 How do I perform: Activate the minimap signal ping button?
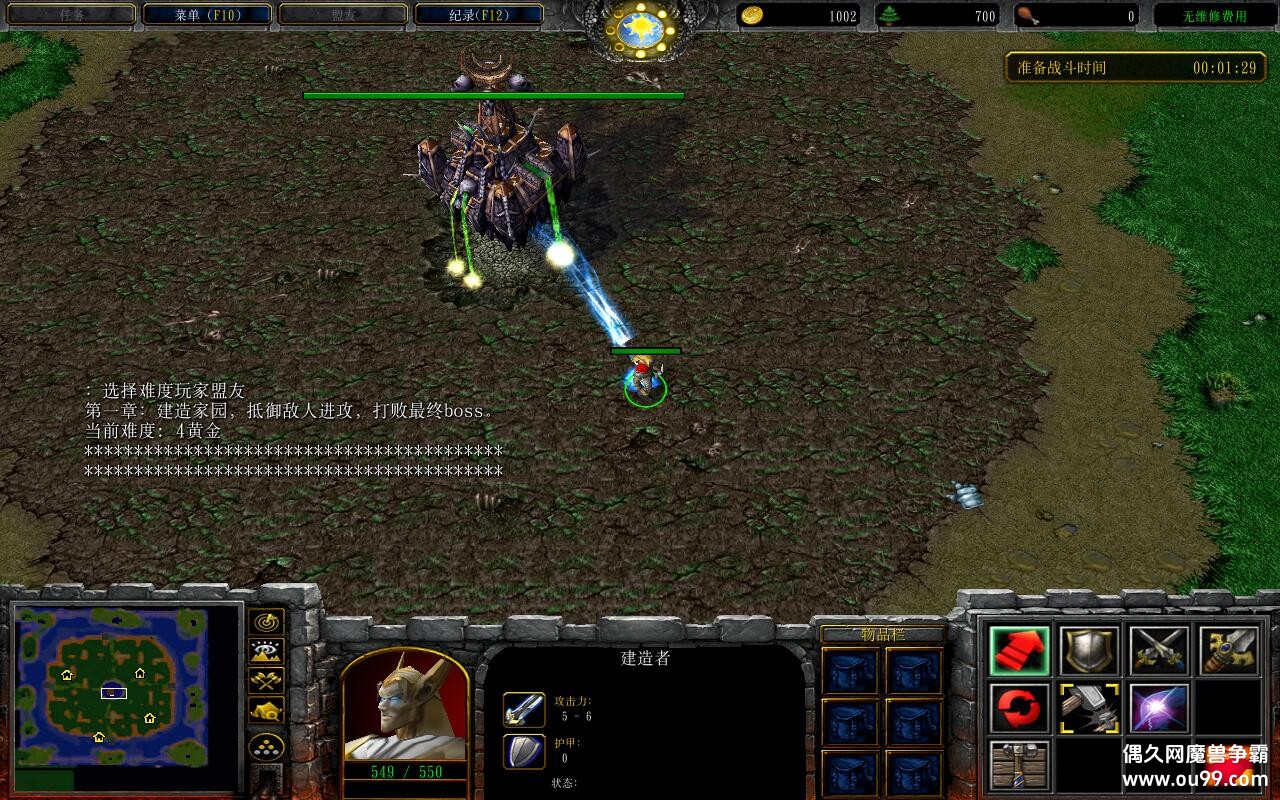266,622
